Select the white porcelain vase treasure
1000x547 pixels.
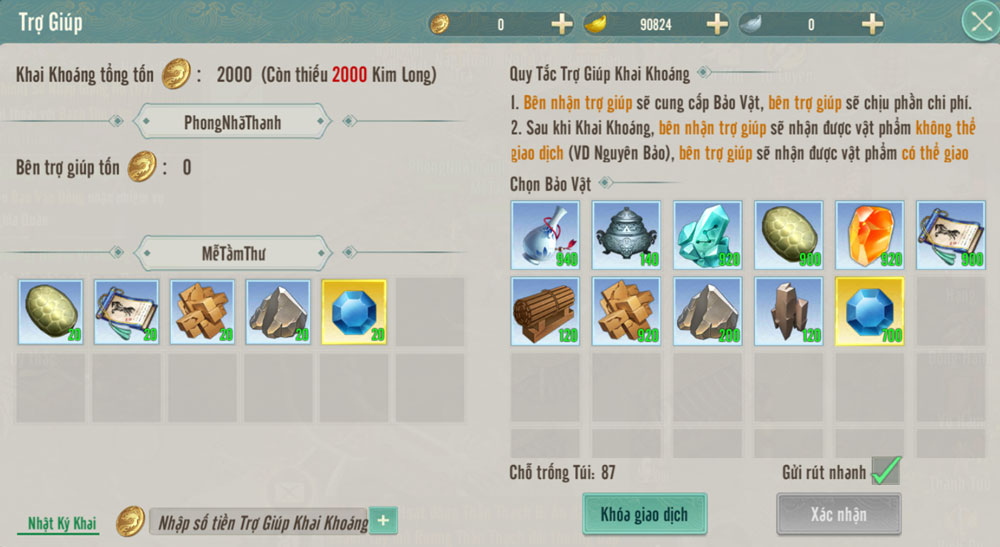click(x=545, y=234)
